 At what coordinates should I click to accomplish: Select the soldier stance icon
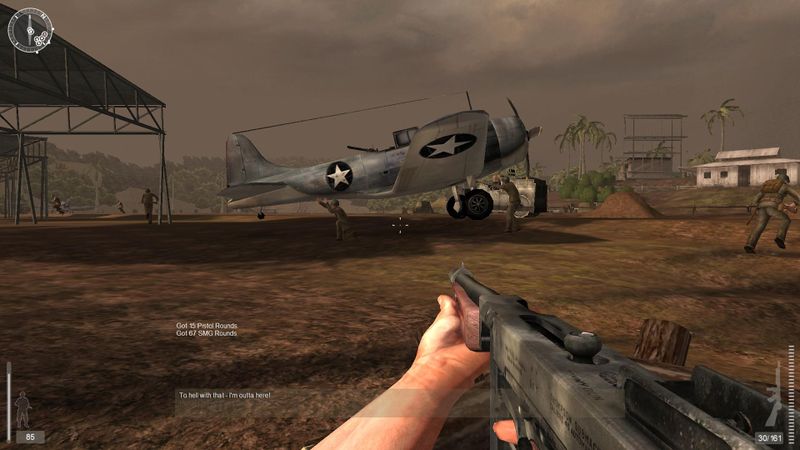point(23,408)
